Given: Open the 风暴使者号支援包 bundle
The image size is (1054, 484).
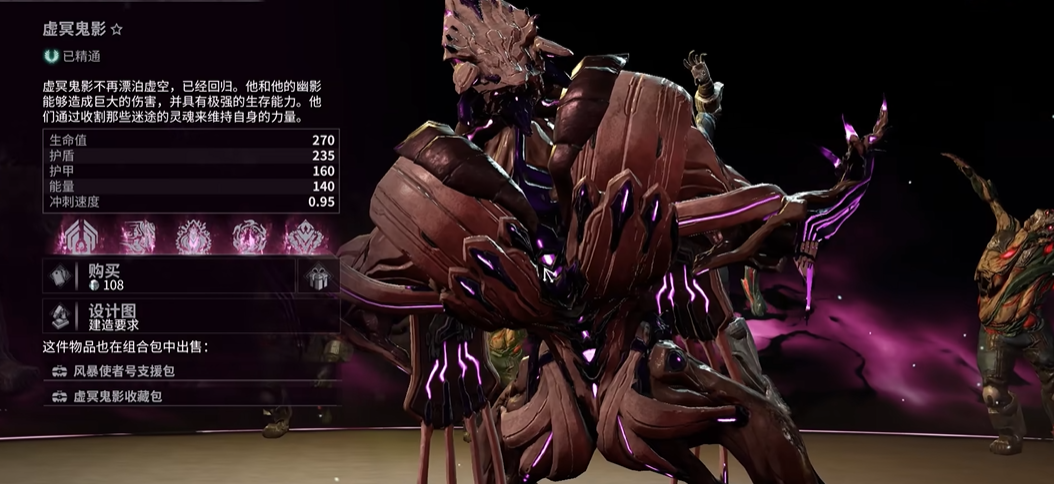Looking at the screenshot, I should coord(190,371).
